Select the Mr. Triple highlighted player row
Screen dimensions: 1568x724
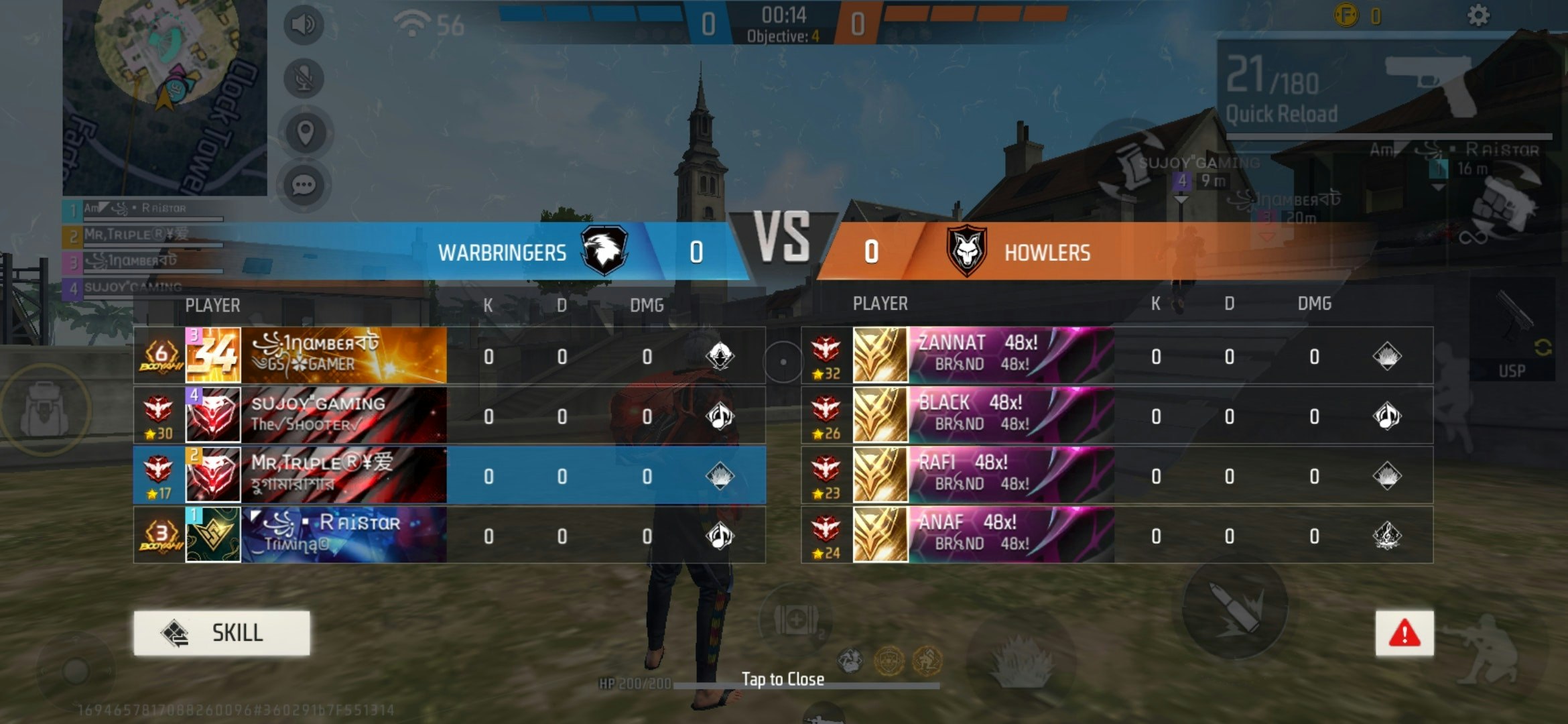click(x=449, y=475)
